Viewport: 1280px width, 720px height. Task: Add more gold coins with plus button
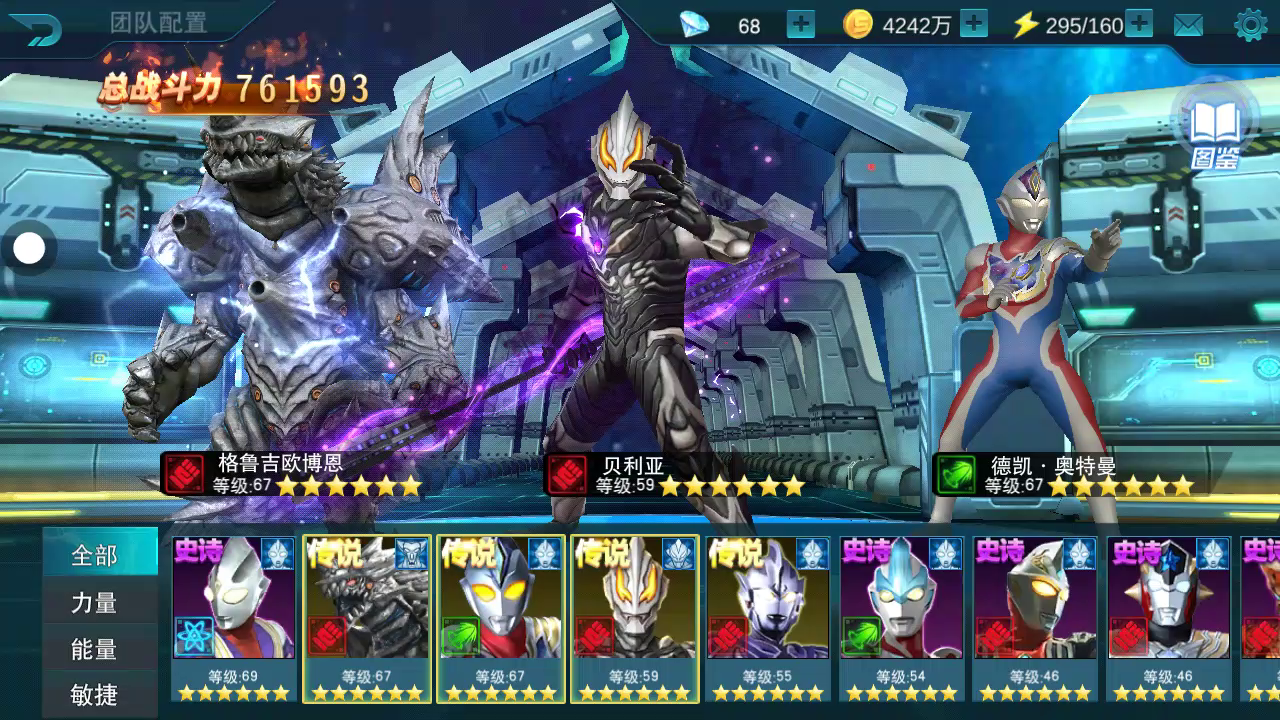(973, 25)
